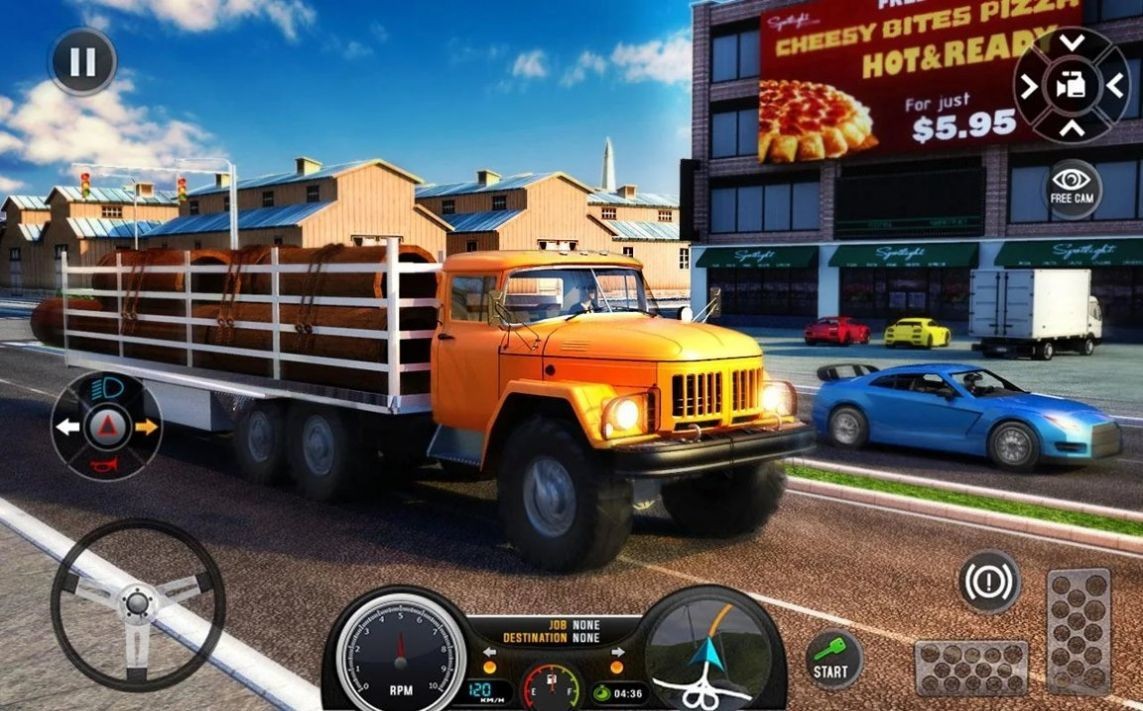Click the steering wheel control
This screenshot has height=711, width=1143.
(x=138, y=604)
